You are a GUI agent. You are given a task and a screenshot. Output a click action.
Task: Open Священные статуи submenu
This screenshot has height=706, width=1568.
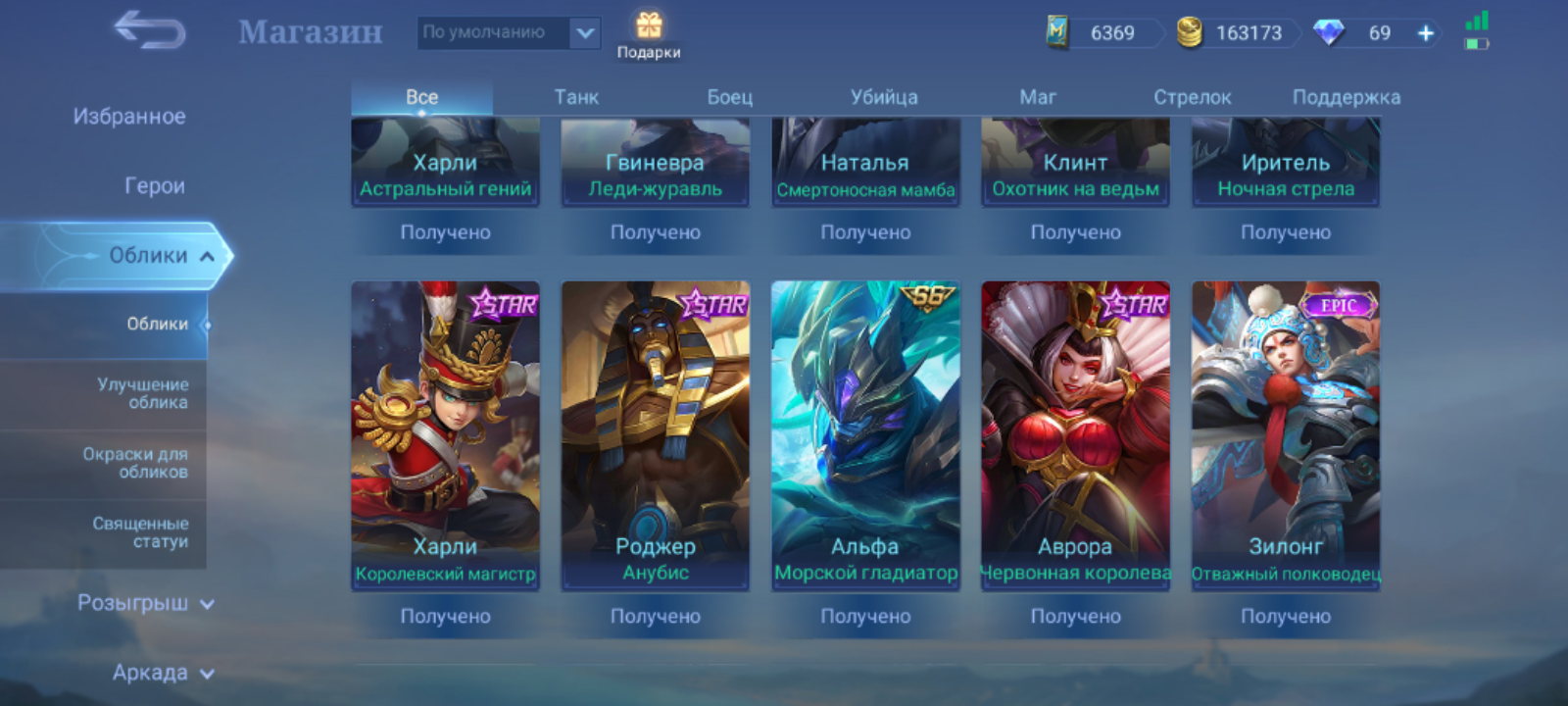[140, 532]
